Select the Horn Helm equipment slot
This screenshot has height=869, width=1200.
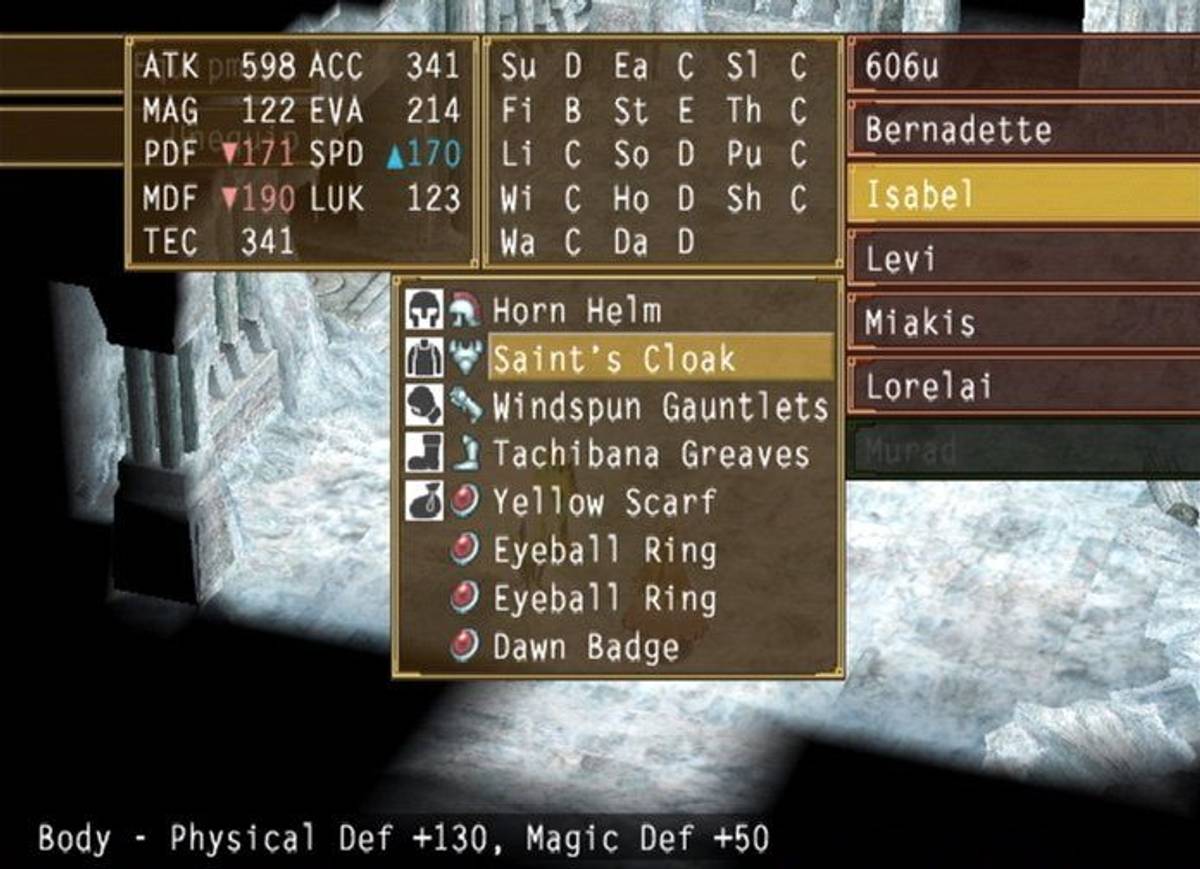coord(576,311)
